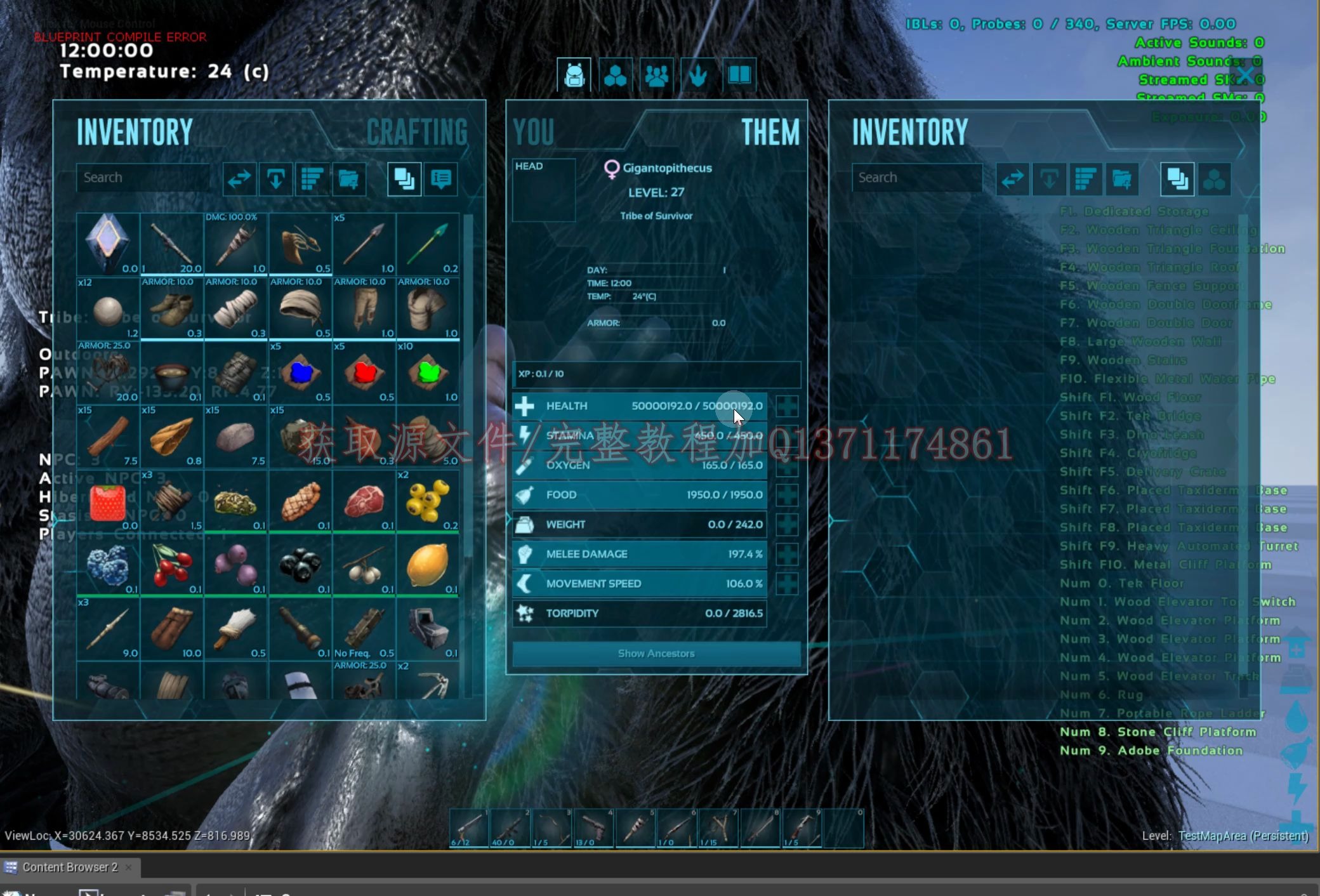Close the inventory with the X button
This screenshot has width=1320, height=896.
1246,75
